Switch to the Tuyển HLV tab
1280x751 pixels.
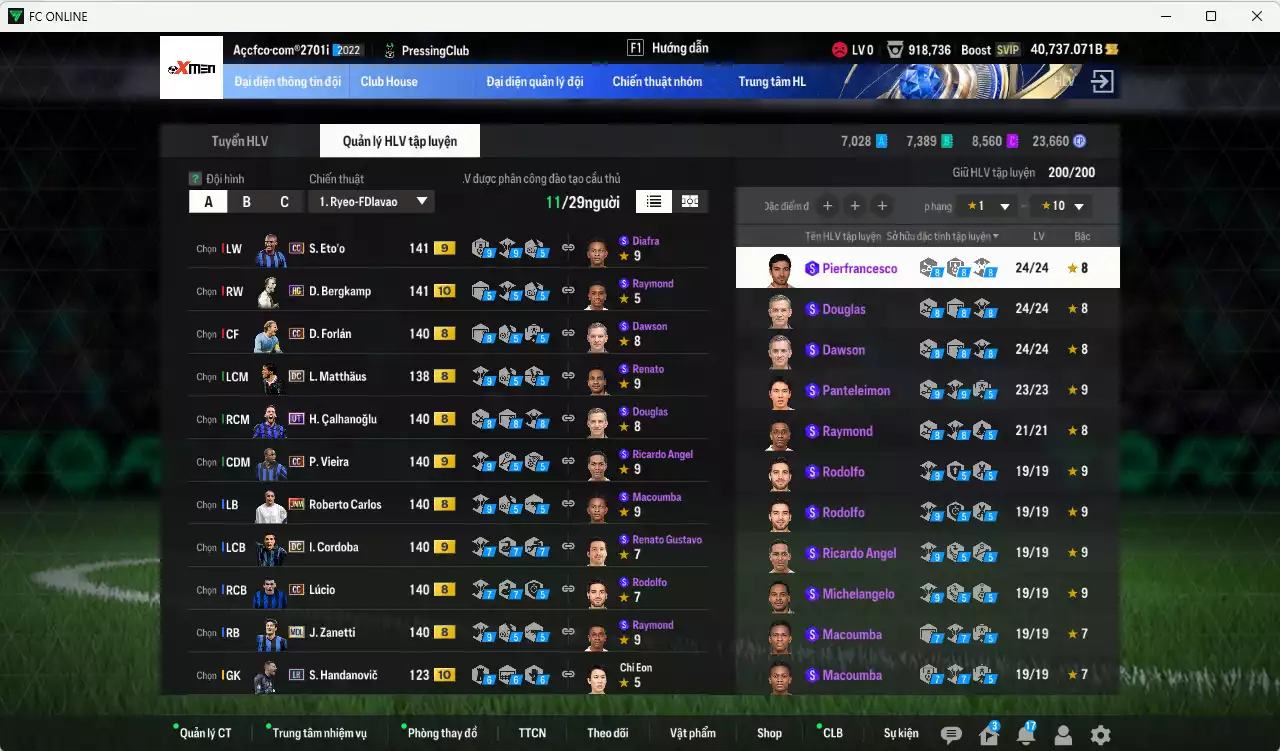coord(239,141)
